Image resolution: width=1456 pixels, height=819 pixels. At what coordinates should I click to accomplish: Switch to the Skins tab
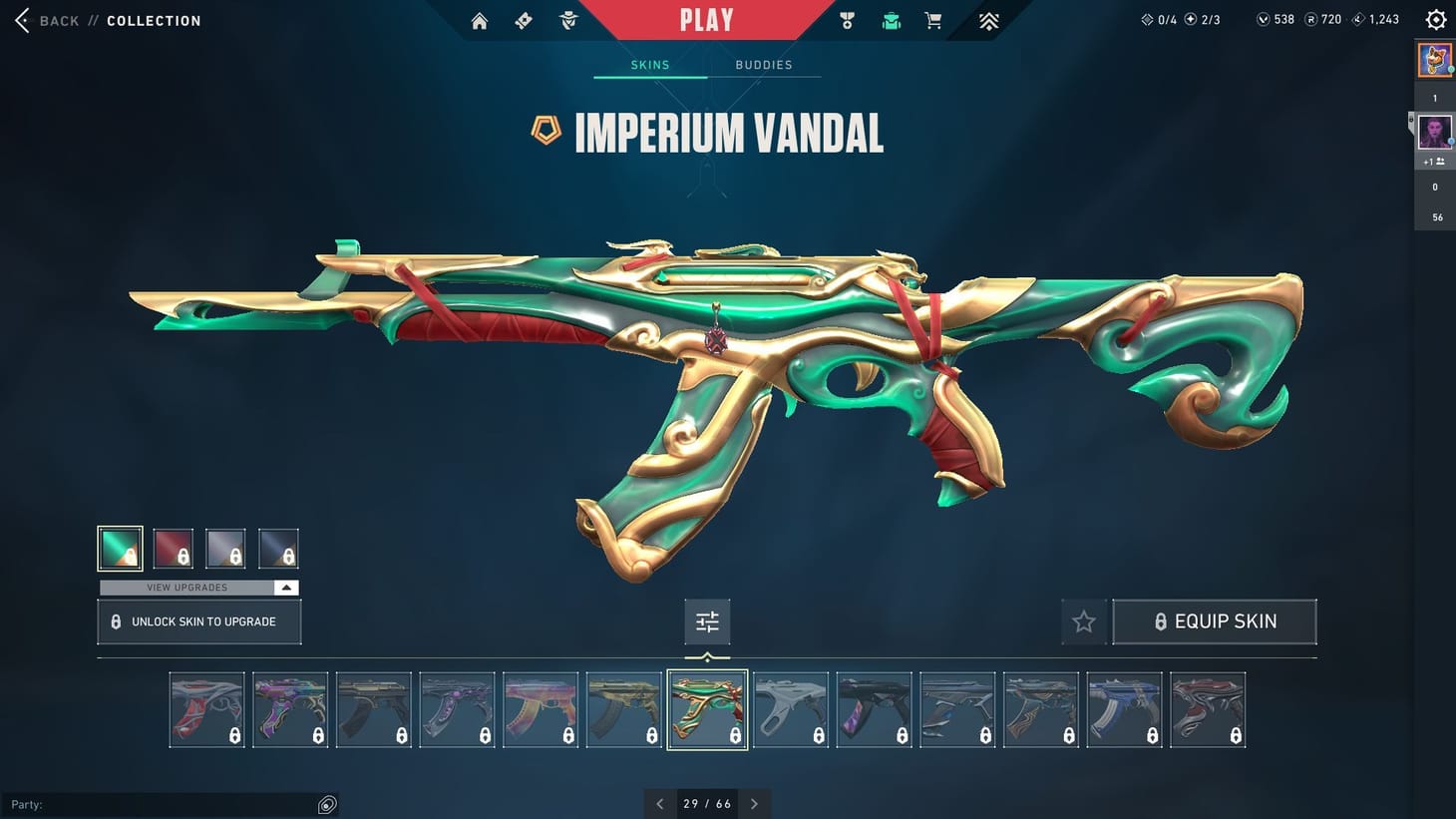tap(649, 65)
